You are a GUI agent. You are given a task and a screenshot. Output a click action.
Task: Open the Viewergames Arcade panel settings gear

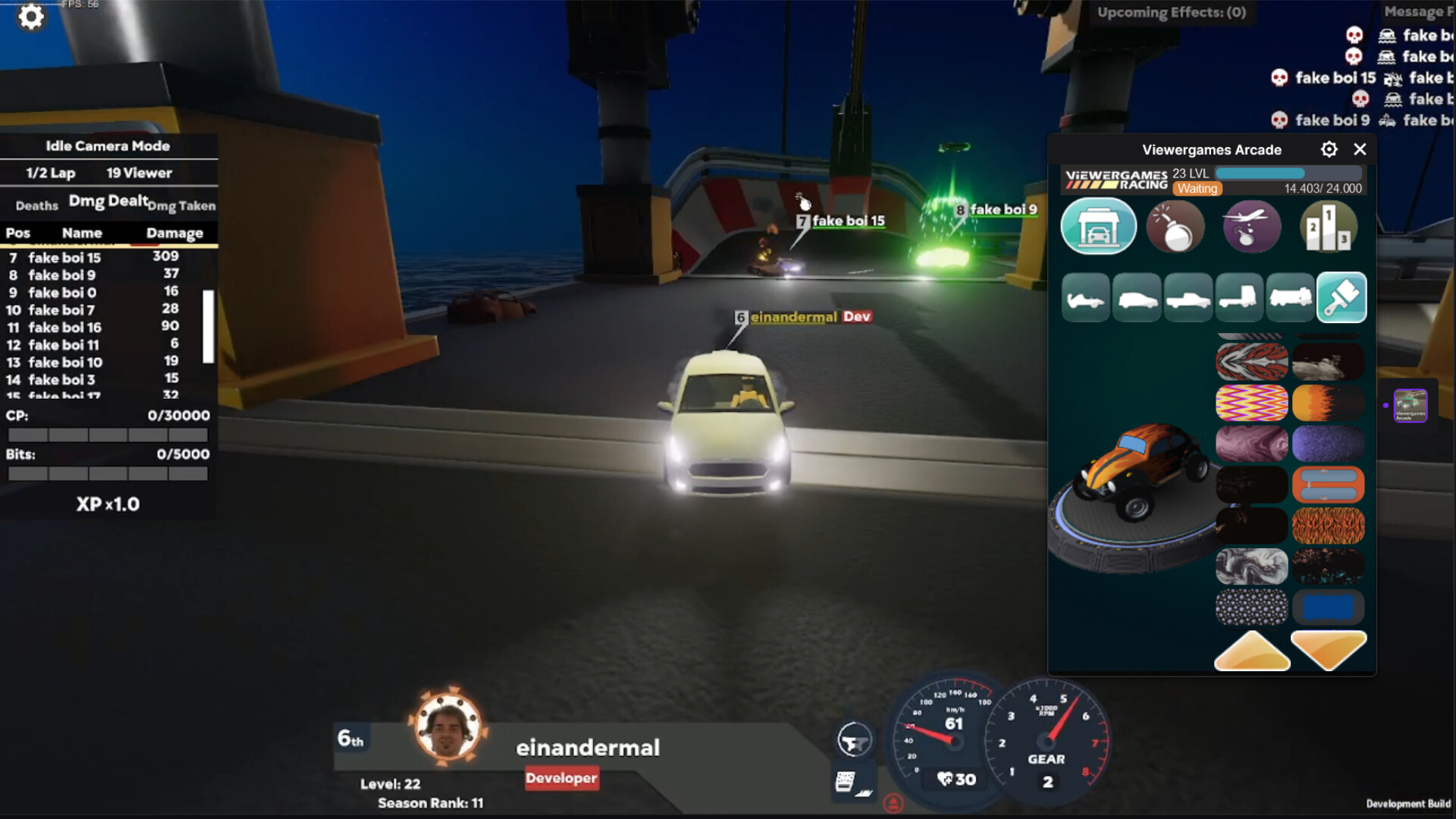point(1329,149)
